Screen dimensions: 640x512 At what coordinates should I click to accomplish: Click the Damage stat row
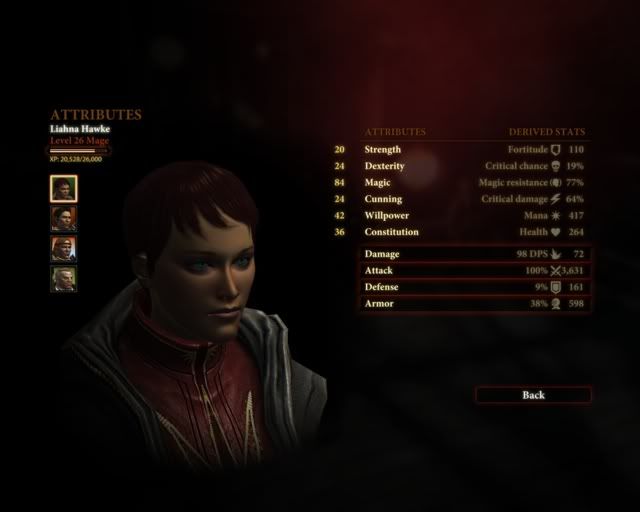pyautogui.click(x=476, y=254)
